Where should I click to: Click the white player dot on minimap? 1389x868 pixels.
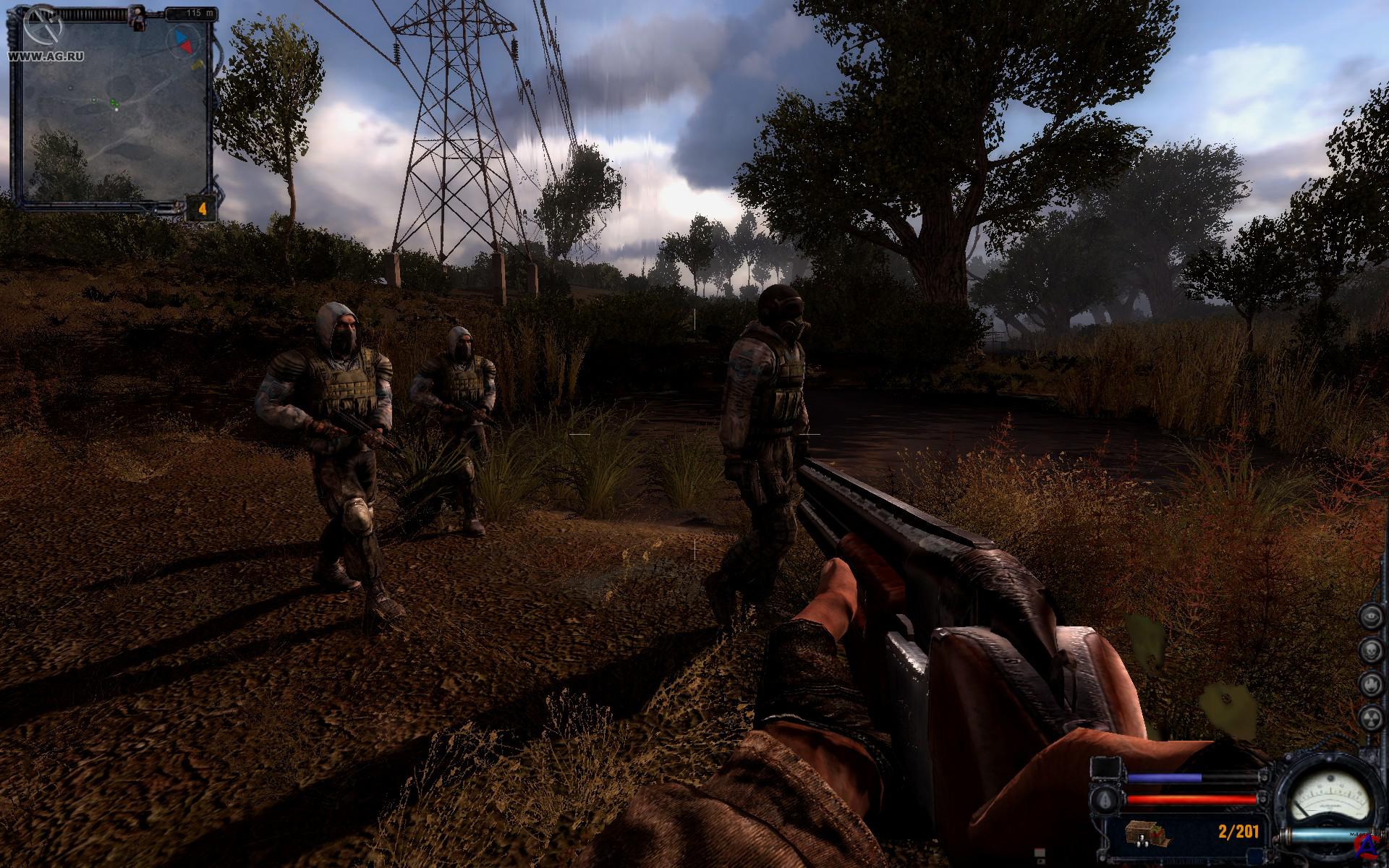[x=117, y=109]
